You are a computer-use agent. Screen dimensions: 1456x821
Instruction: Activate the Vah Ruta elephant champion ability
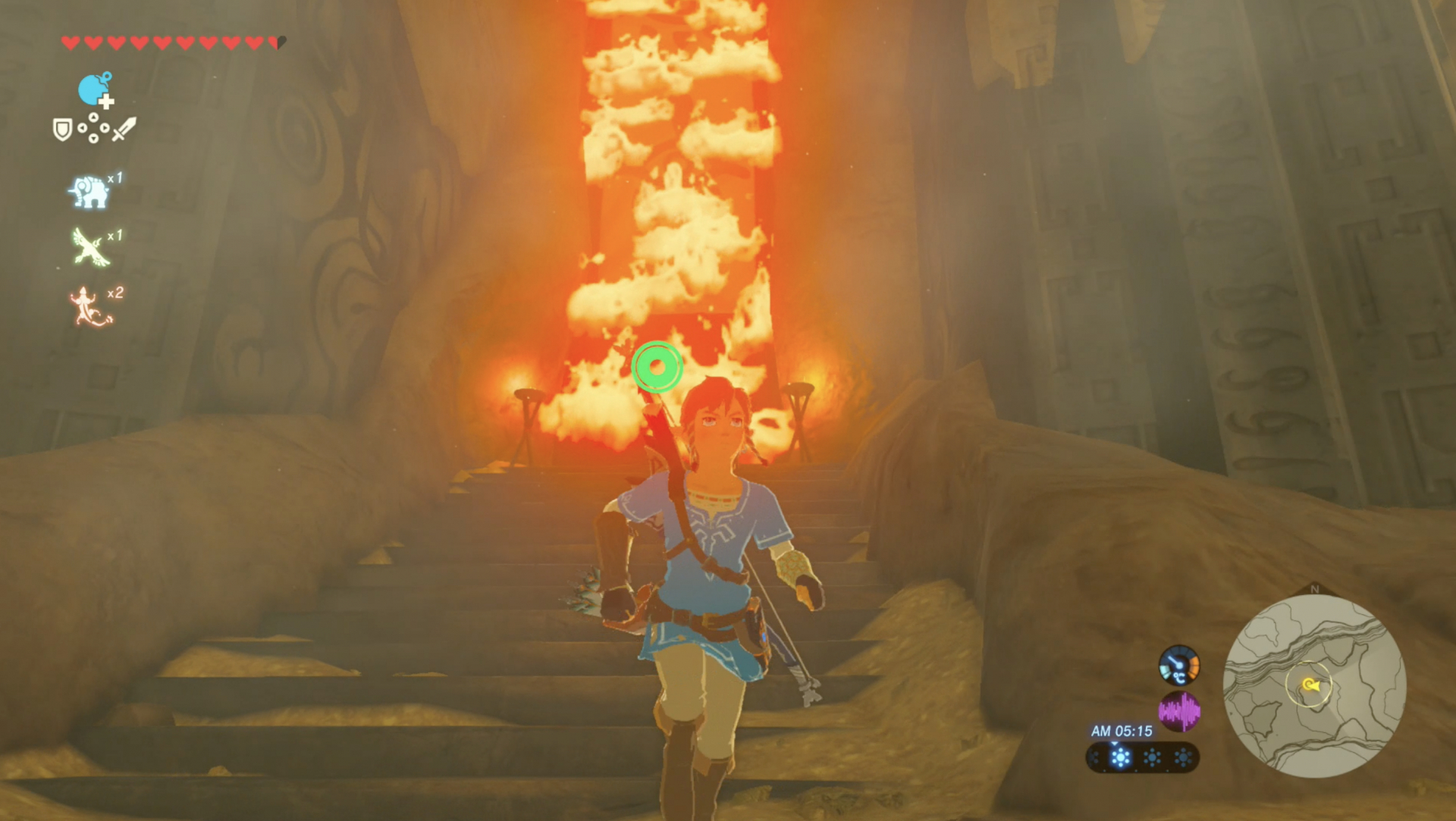tap(89, 191)
